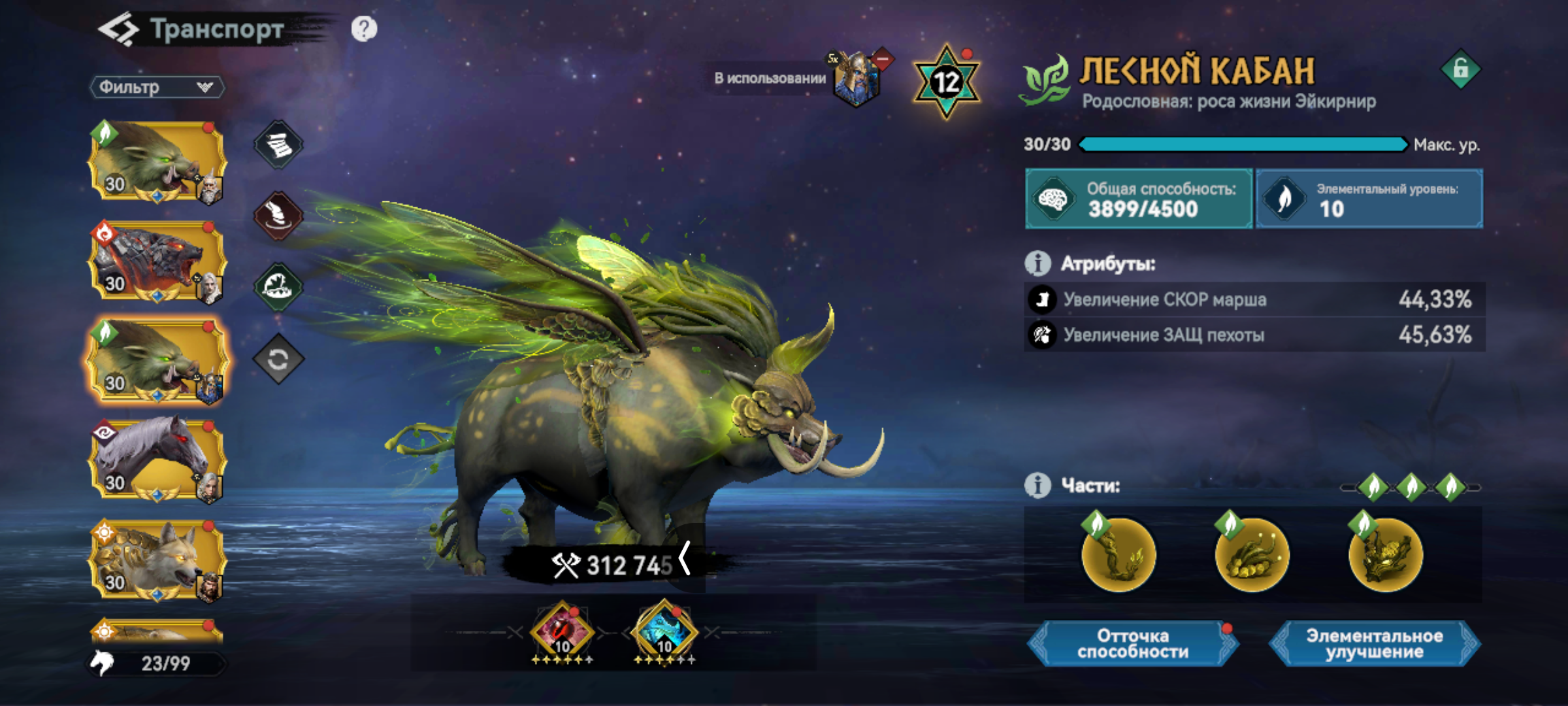Open the question mark help button

click(x=364, y=29)
